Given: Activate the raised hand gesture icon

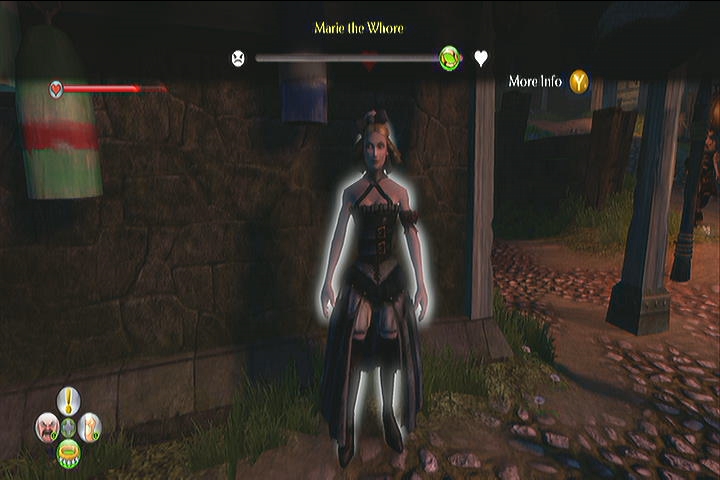Looking at the screenshot, I should pos(89,427).
